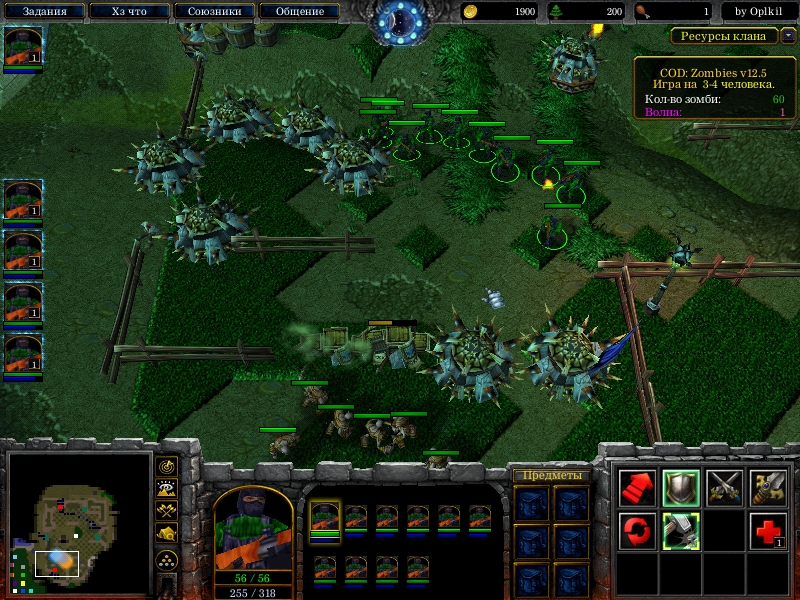Click the red circular arrows command
This screenshot has height=600, width=800.
click(x=637, y=531)
